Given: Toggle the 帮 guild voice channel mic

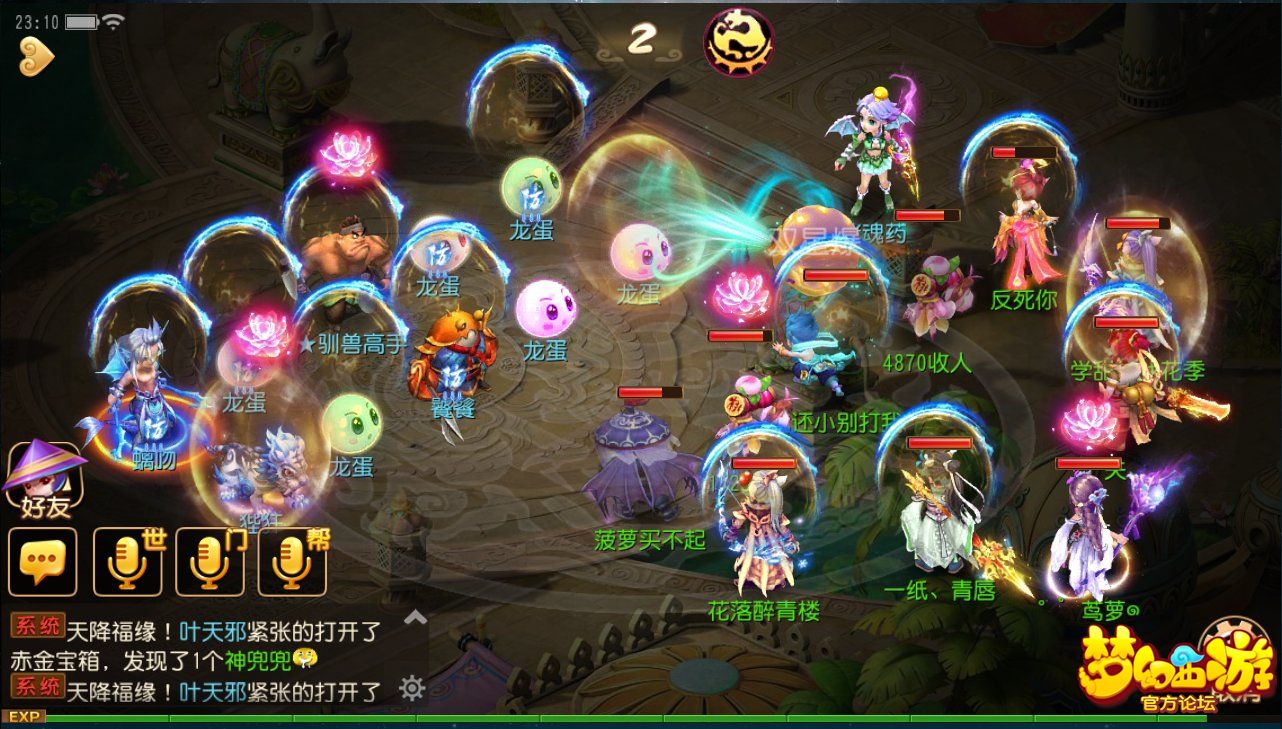Looking at the screenshot, I should (x=294, y=561).
